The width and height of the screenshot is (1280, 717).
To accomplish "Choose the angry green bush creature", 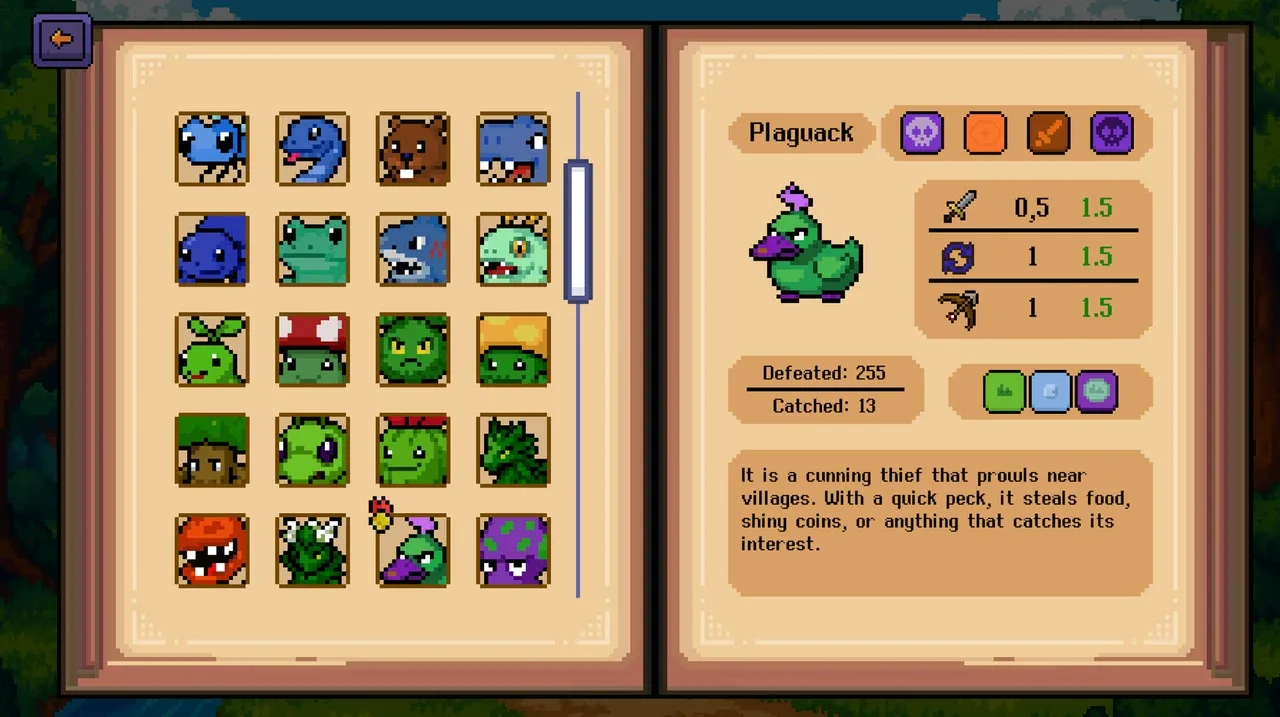I will click(x=413, y=350).
